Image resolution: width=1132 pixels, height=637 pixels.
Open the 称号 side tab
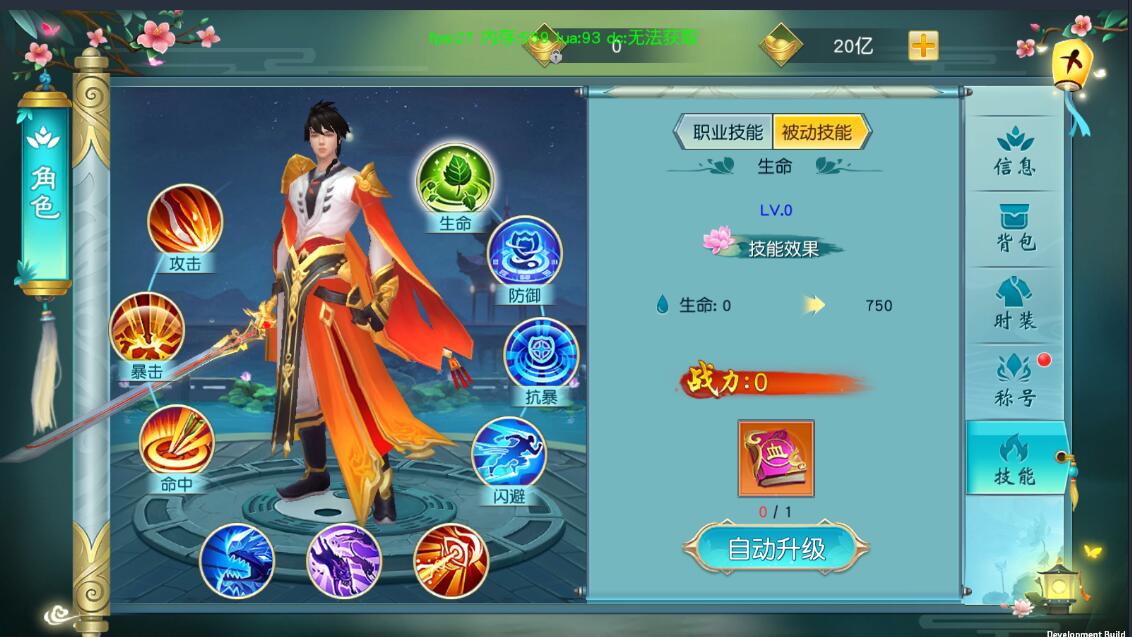pyautogui.click(x=1015, y=382)
